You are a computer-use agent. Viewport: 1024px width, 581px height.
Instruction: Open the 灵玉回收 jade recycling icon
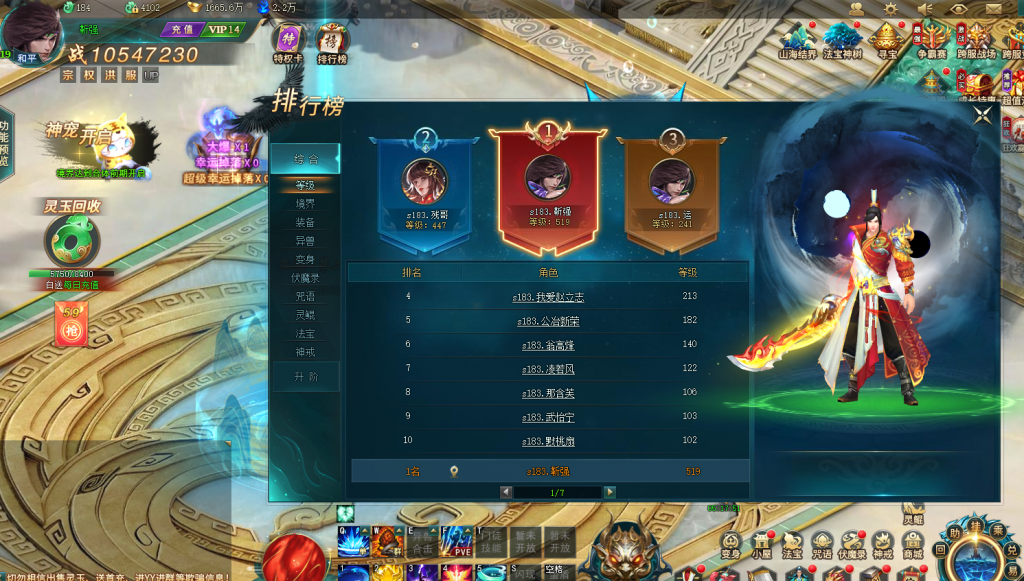coord(71,240)
